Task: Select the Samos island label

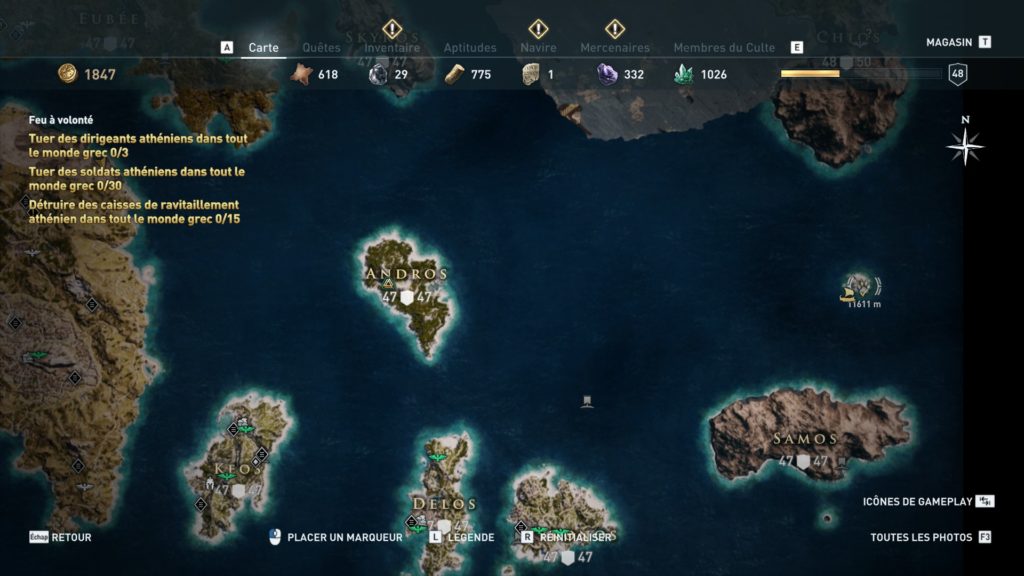Action: 805,439
